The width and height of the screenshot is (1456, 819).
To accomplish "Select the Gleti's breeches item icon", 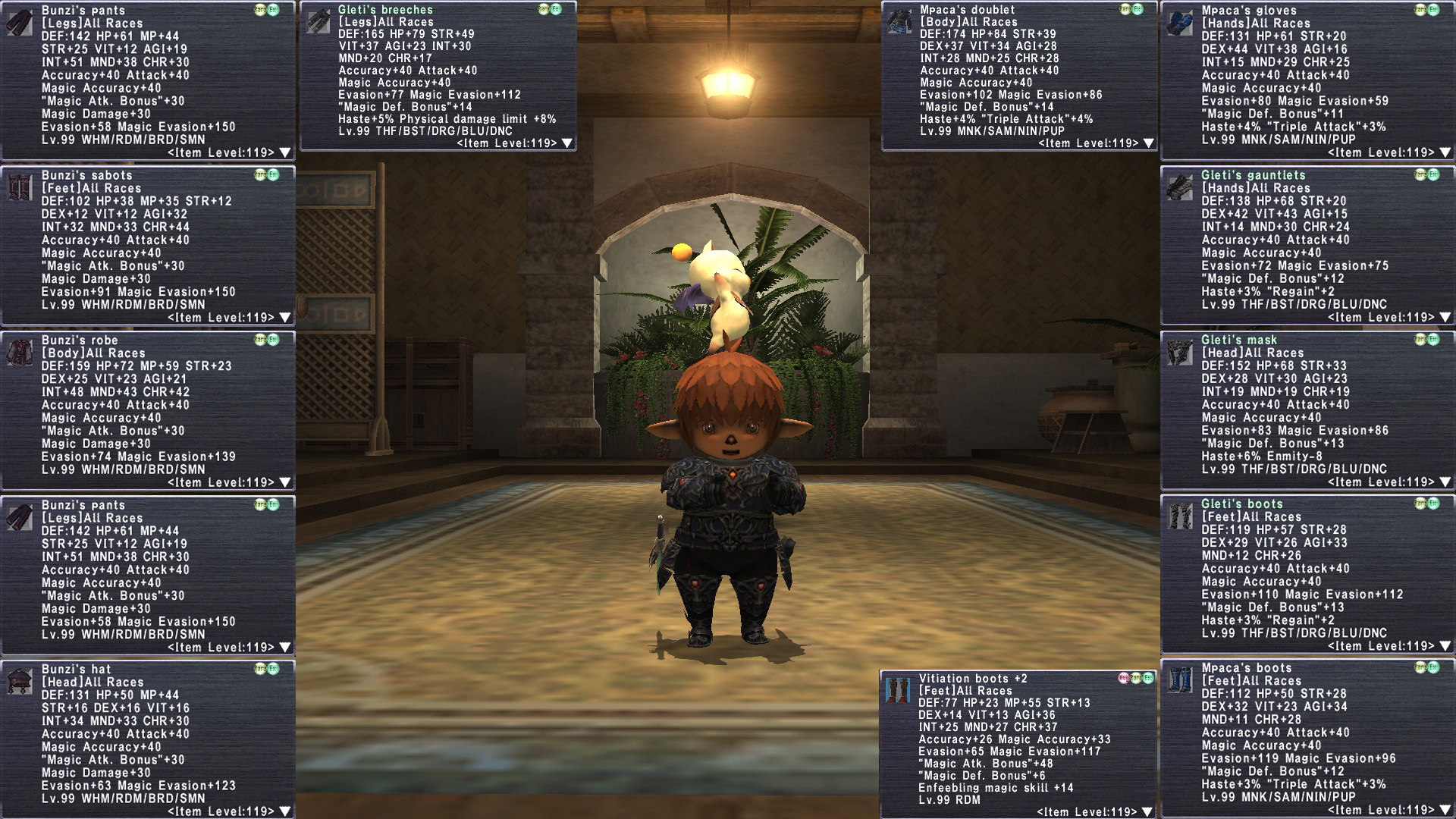I will [x=318, y=22].
